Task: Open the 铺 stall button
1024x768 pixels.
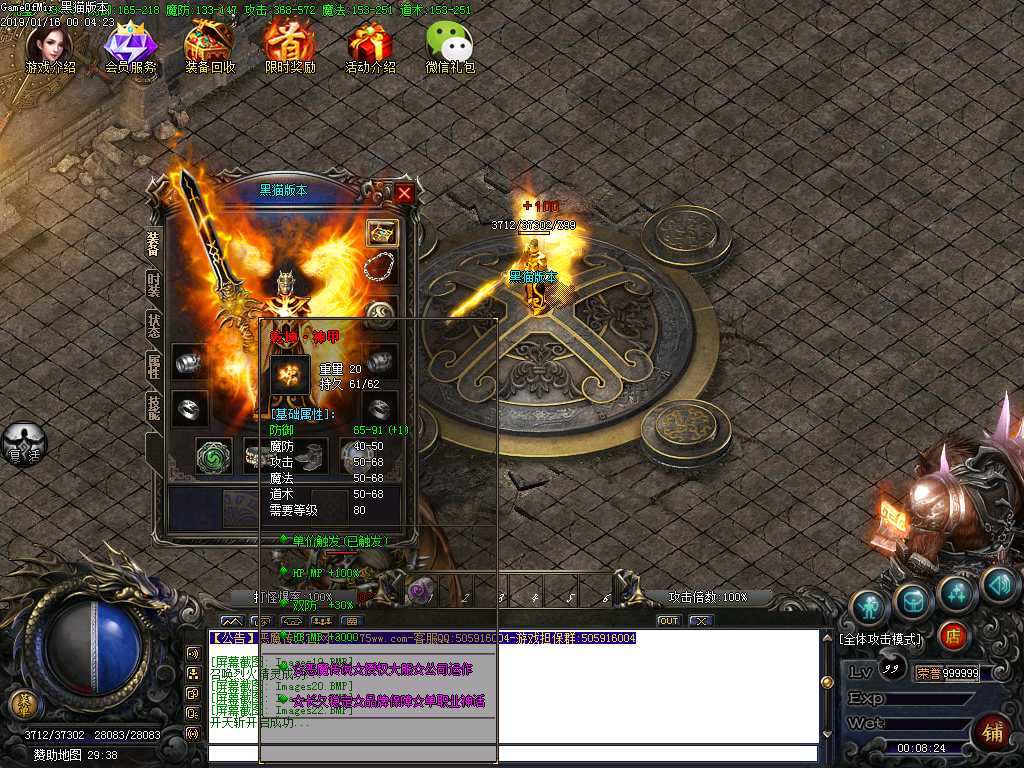Action: coord(990,730)
